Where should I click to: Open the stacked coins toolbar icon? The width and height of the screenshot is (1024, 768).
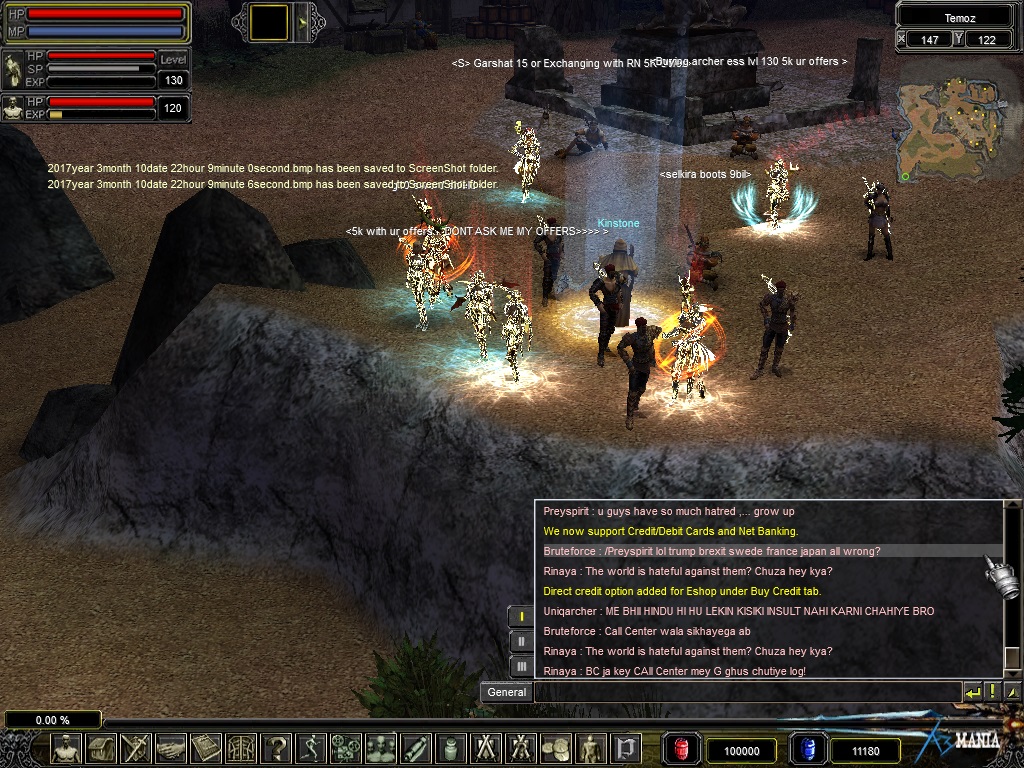point(556,748)
